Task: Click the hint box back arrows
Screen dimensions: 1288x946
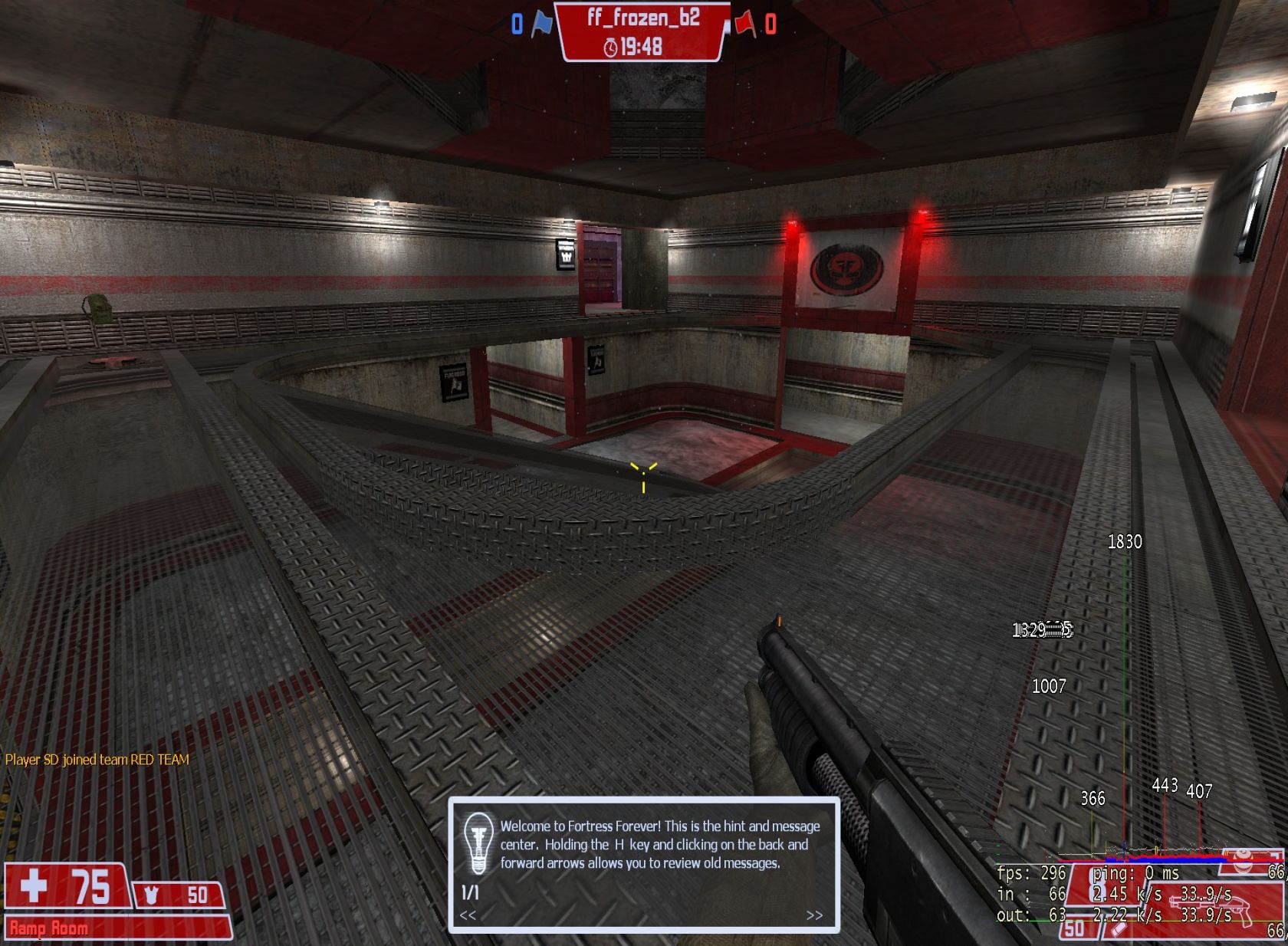Action: click(x=468, y=915)
